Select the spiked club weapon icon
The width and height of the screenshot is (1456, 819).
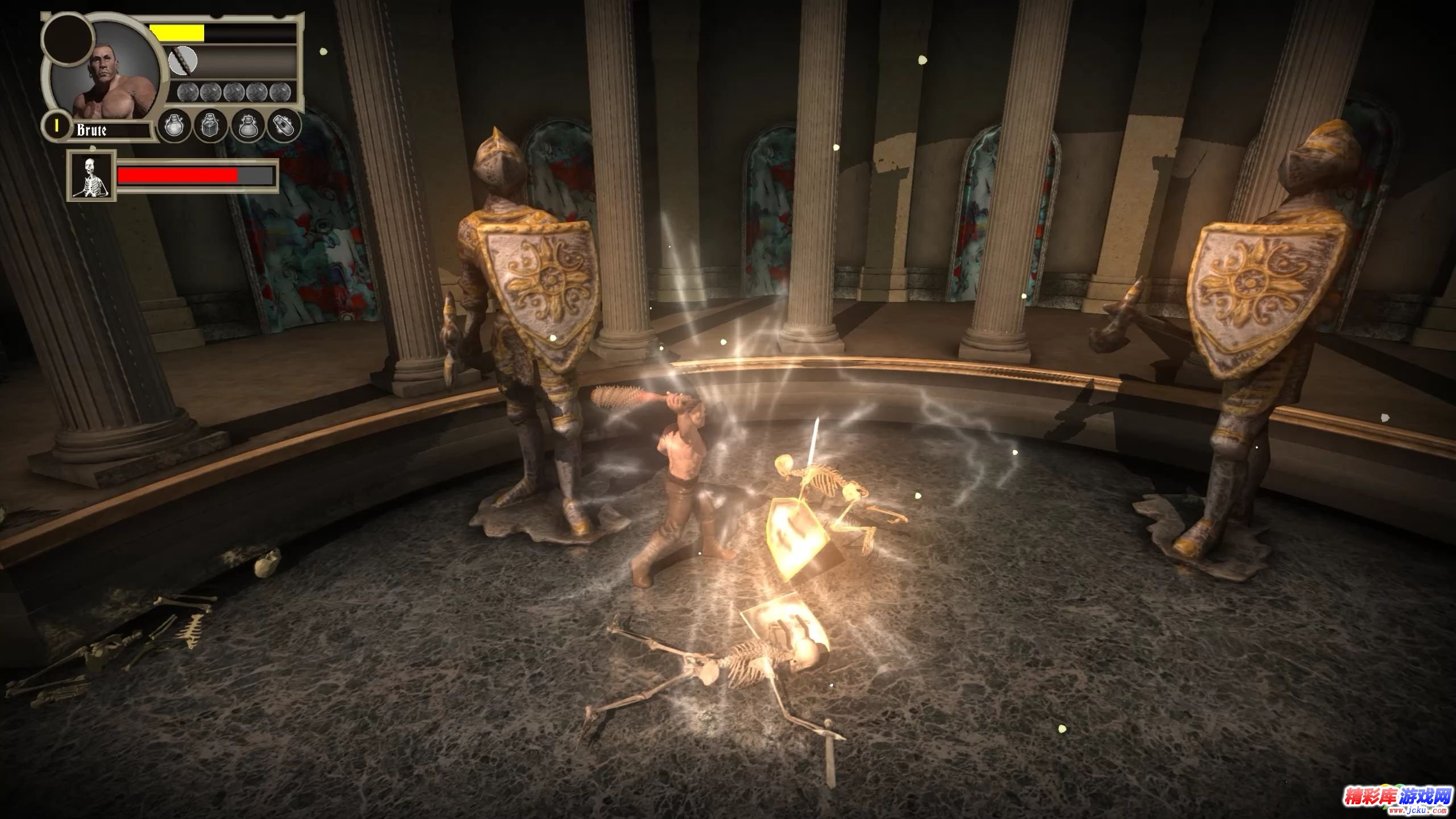point(183,61)
